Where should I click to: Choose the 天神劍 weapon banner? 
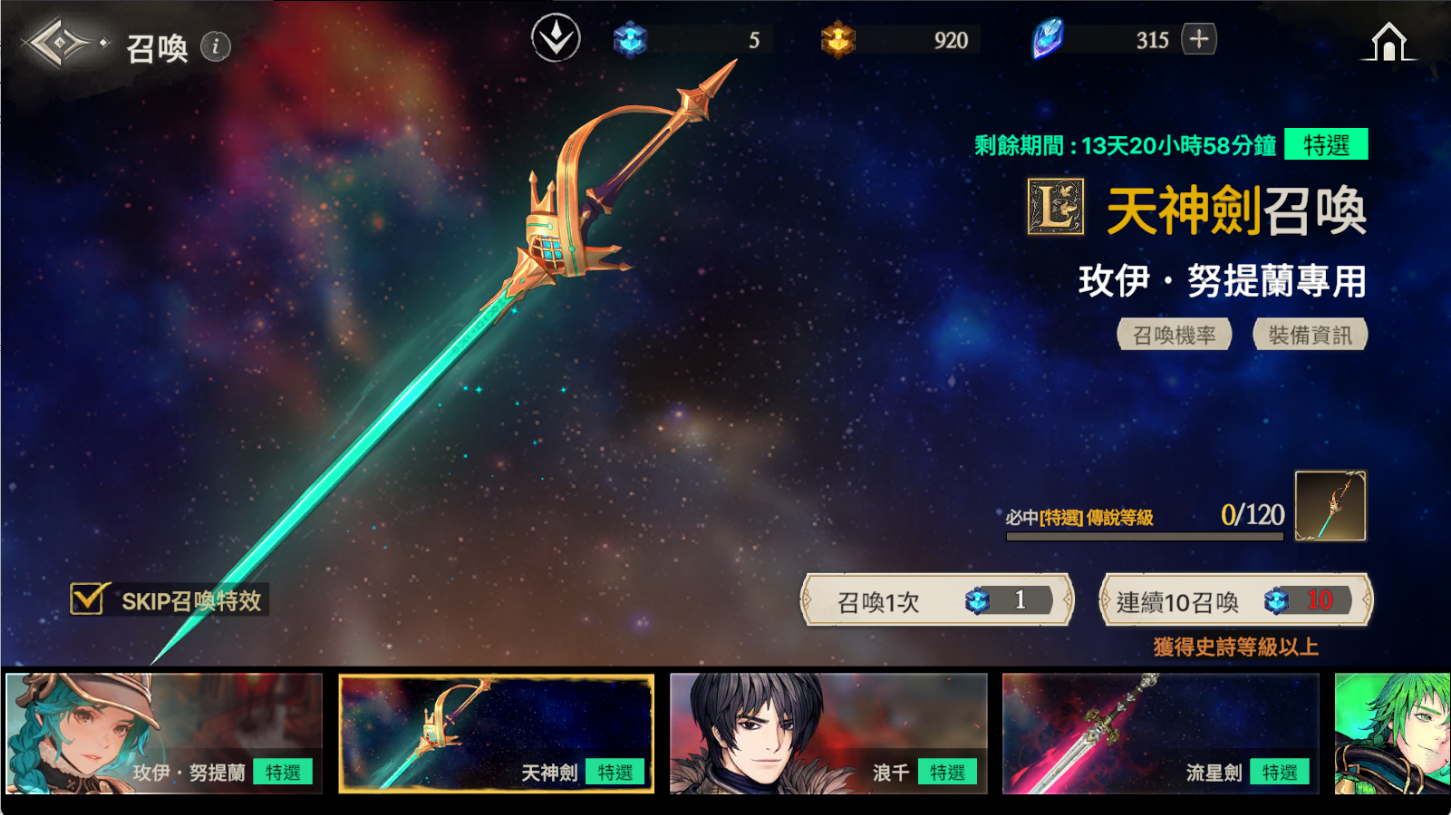point(496,734)
